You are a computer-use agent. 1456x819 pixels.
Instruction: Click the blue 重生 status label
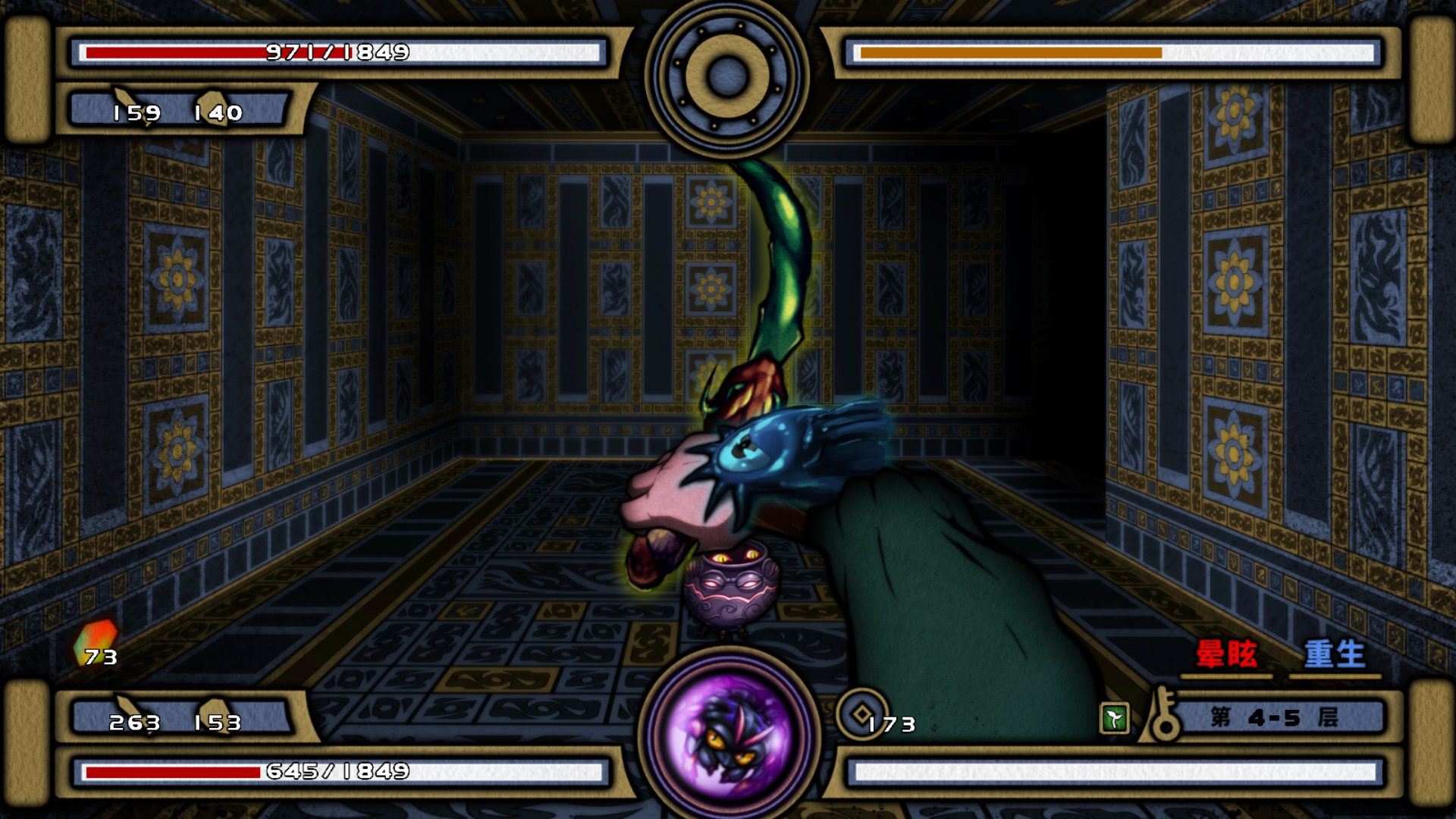[1334, 654]
